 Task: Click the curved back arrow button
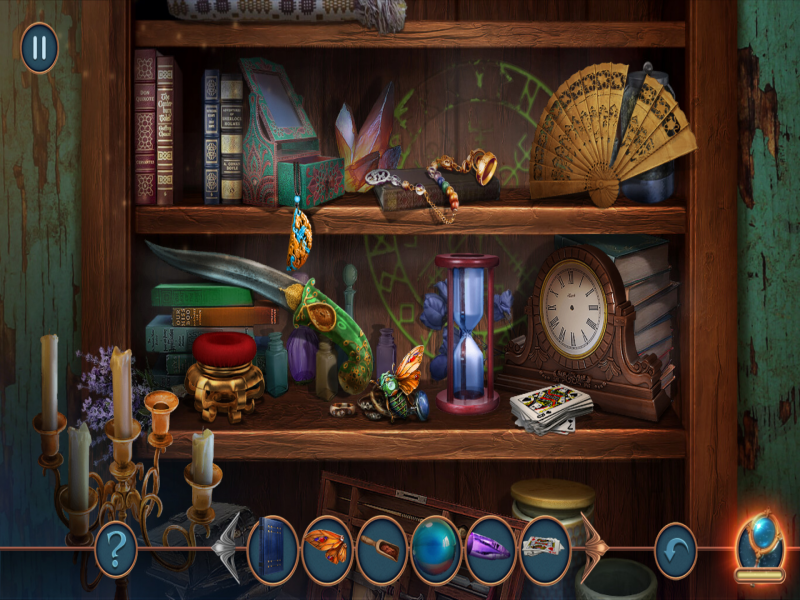675,549
